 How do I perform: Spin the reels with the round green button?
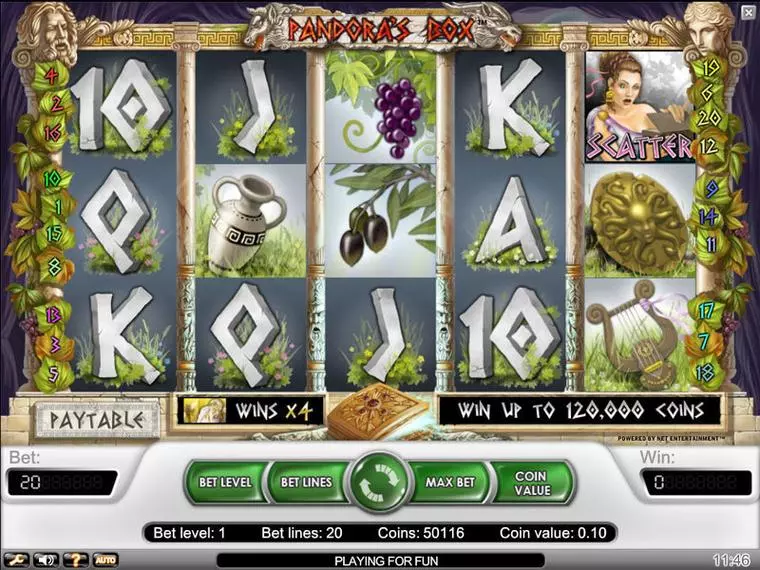[x=378, y=482]
